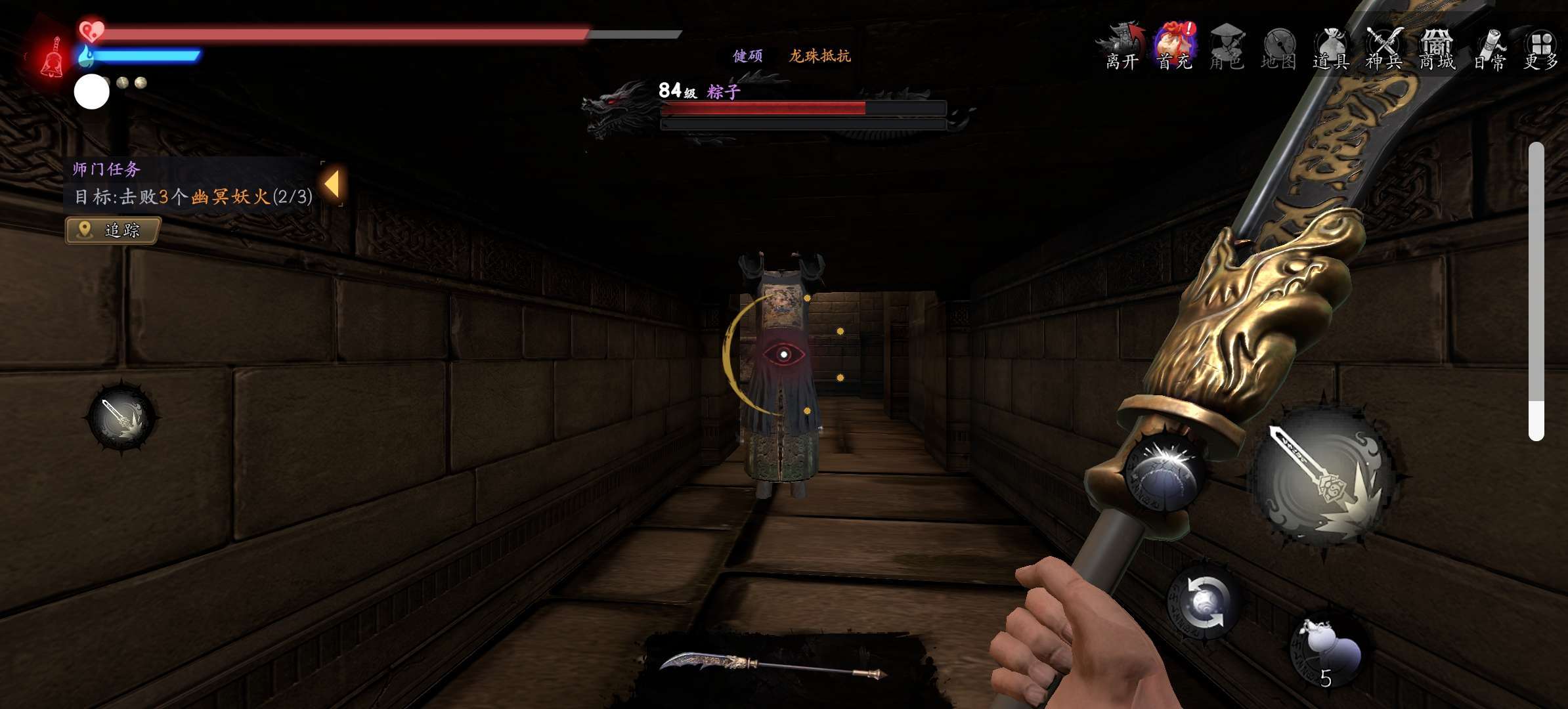
Task: Open the 首充 first-recharge offer
Action: (x=1175, y=47)
